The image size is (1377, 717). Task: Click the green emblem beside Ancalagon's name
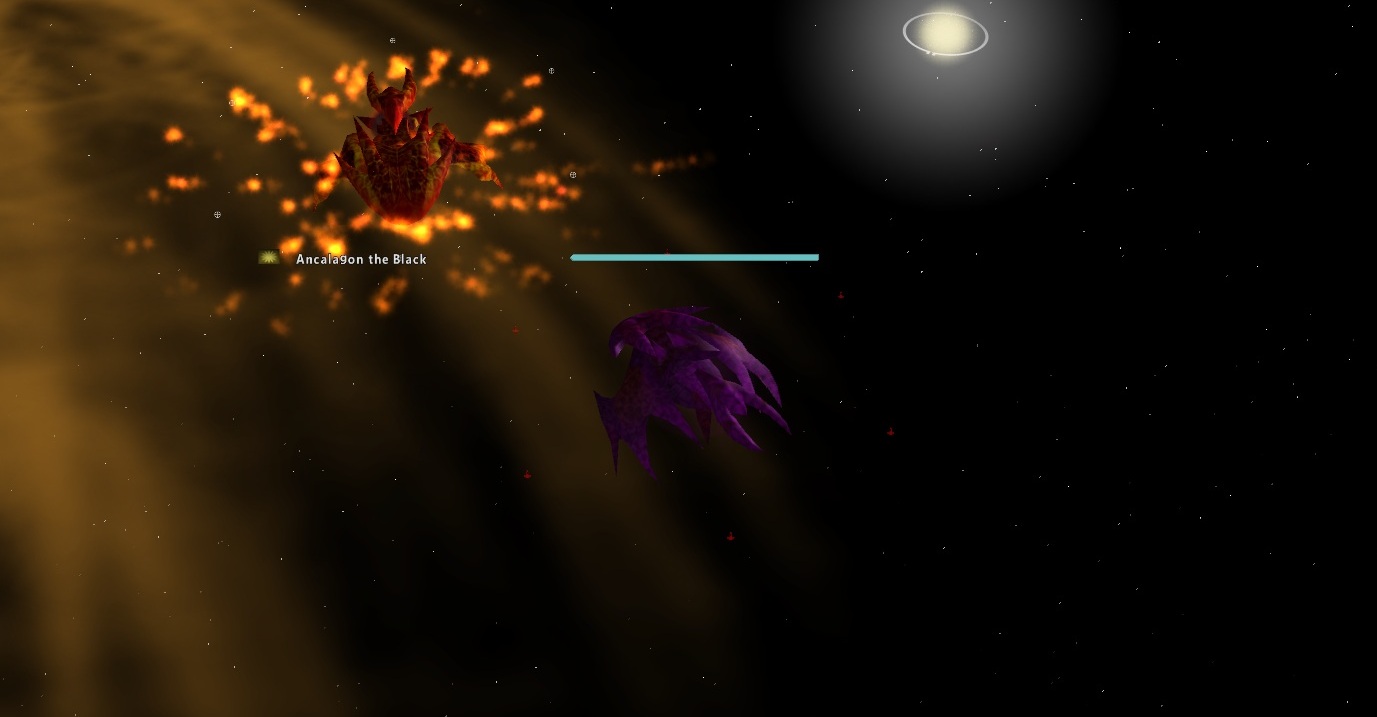point(268,258)
